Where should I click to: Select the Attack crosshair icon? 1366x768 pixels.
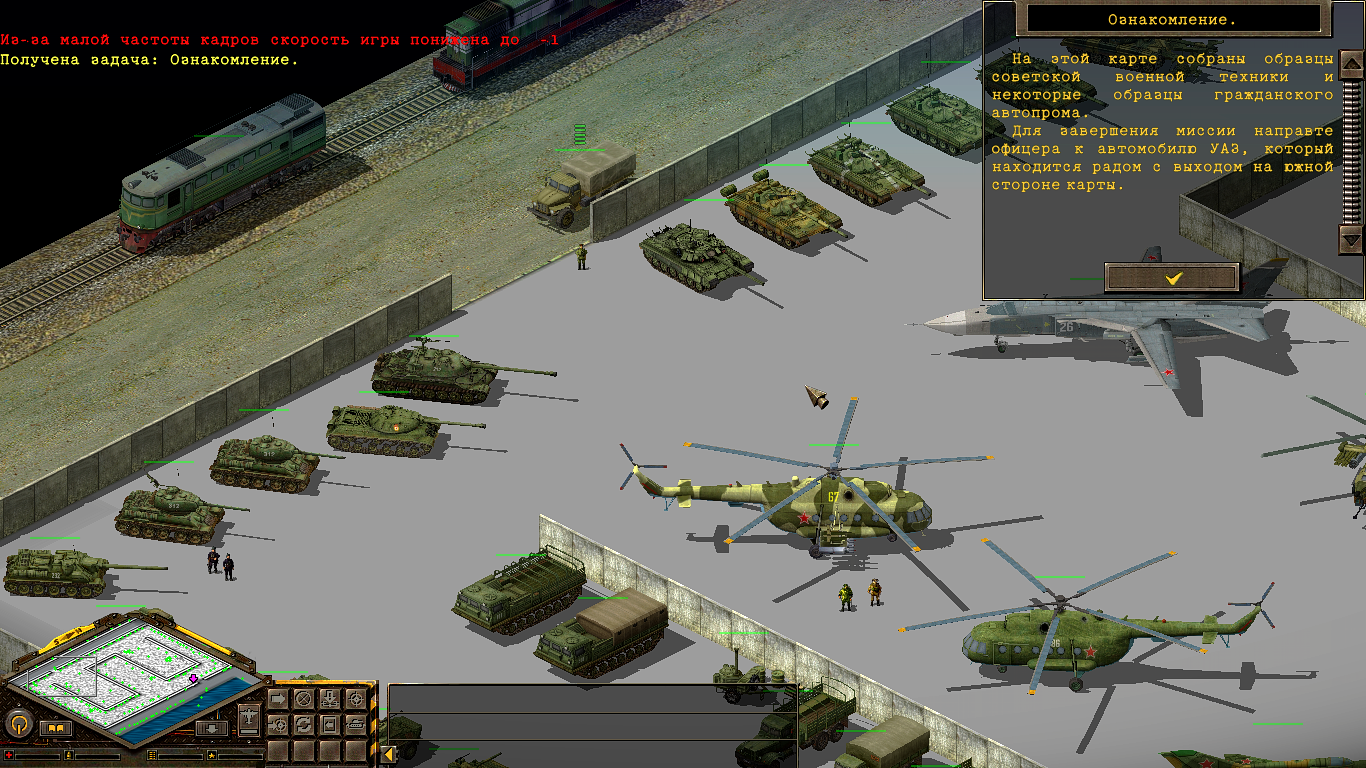pyautogui.click(x=357, y=699)
